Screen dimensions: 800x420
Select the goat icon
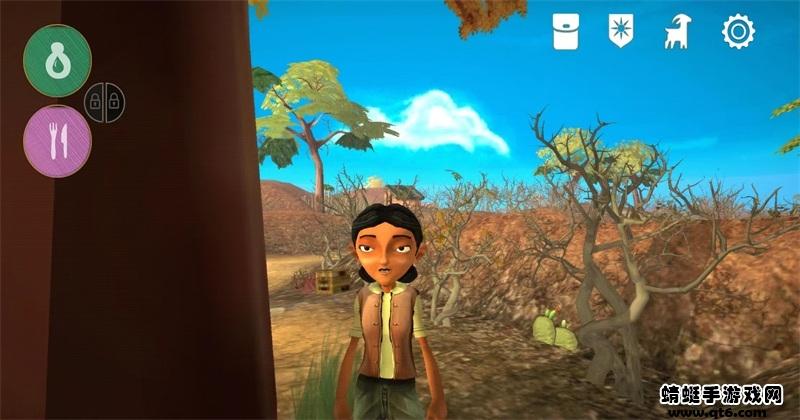pyautogui.click(x=677, y=33)
